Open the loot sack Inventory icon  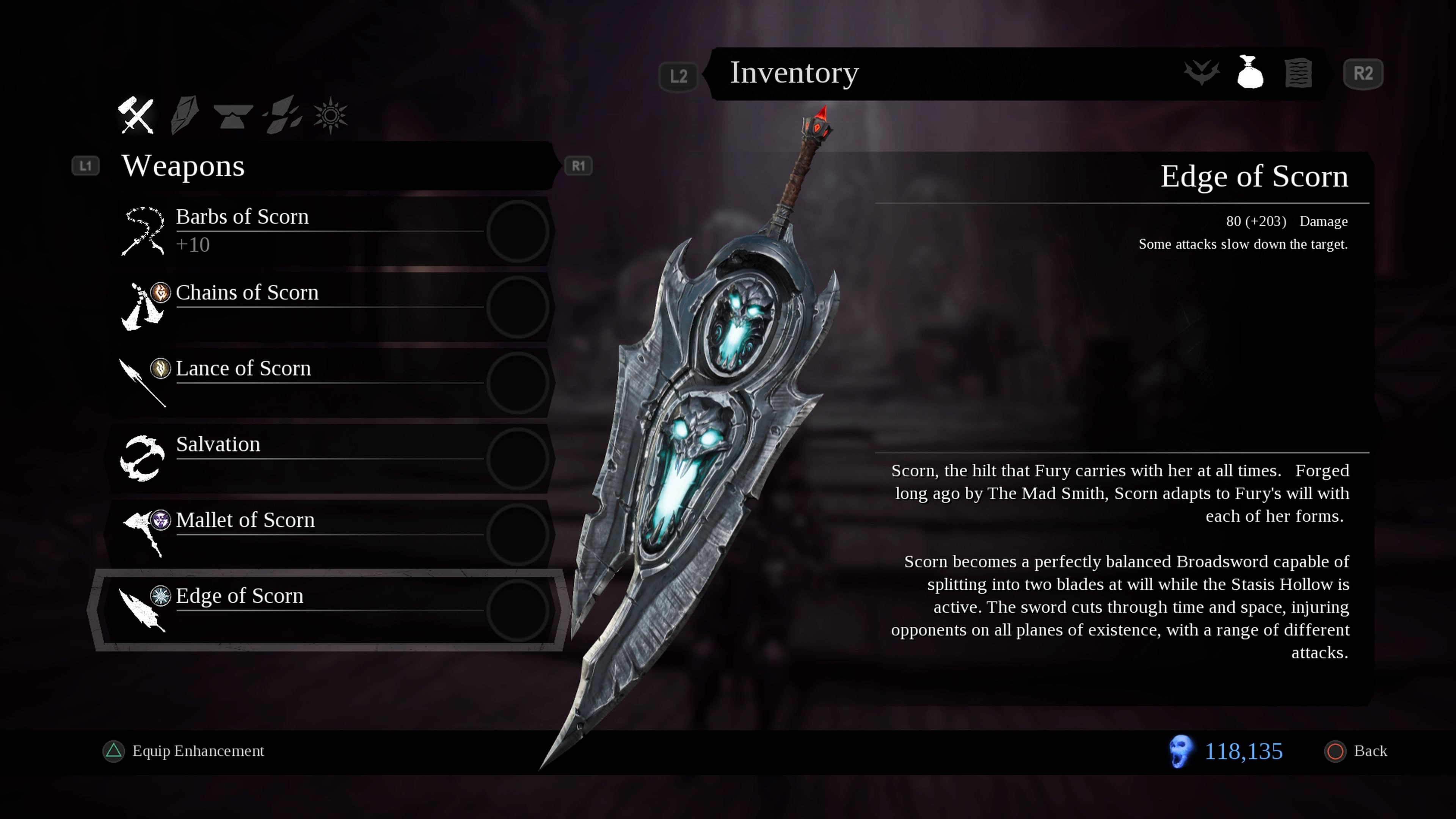pyautogui.click(x=1250, y=73)
